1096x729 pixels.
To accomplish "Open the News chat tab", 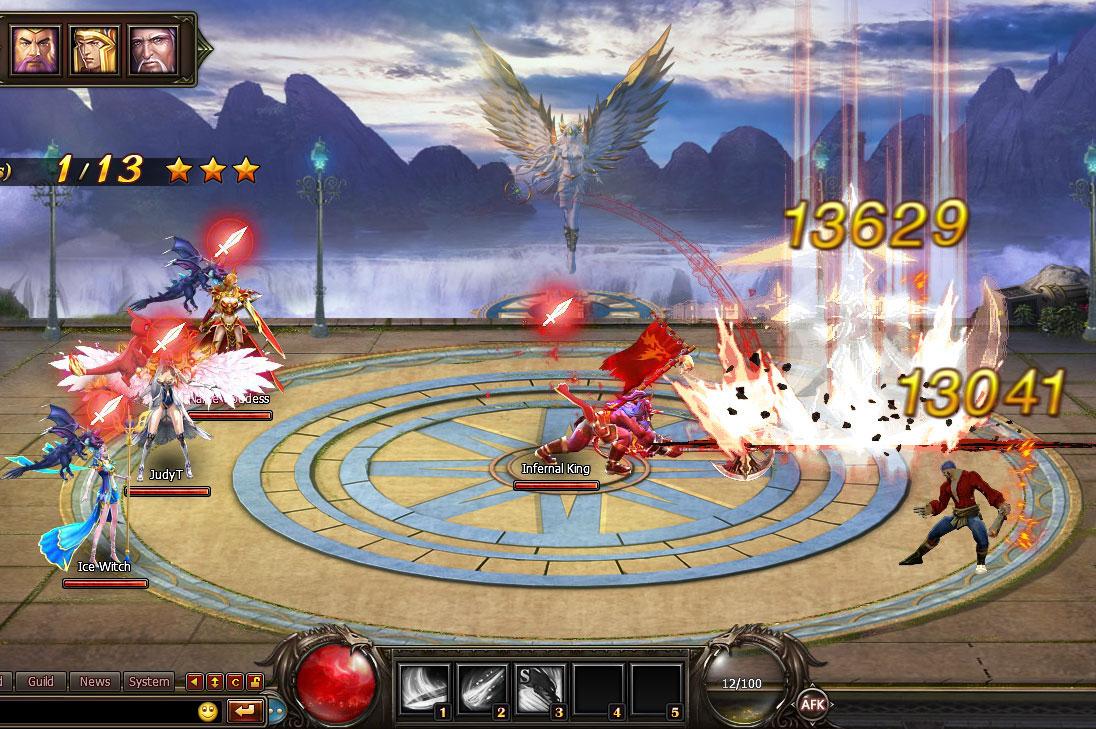I will pos(95,682).
